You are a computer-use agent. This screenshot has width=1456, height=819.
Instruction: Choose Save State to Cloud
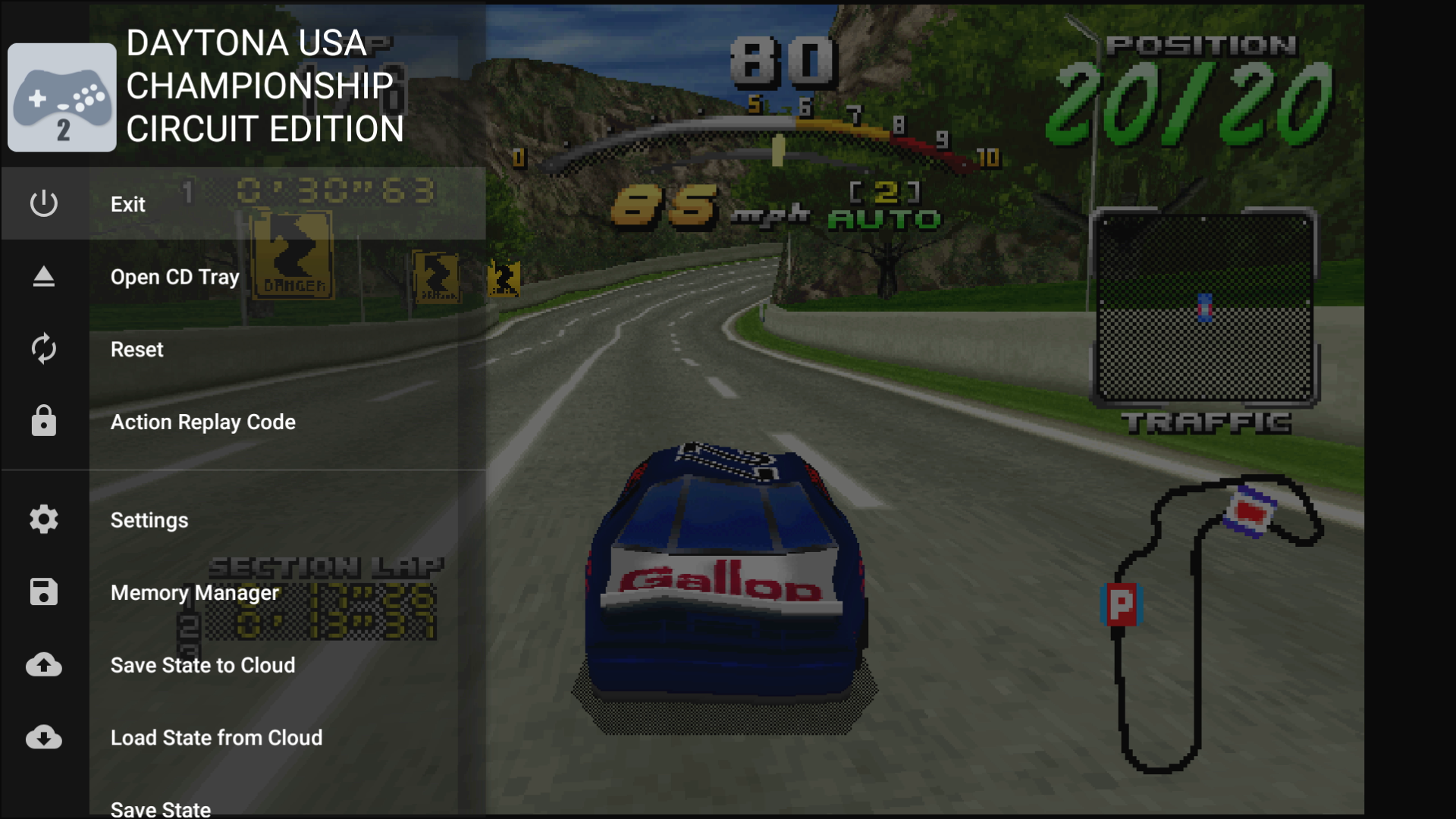tap(202, 665)
